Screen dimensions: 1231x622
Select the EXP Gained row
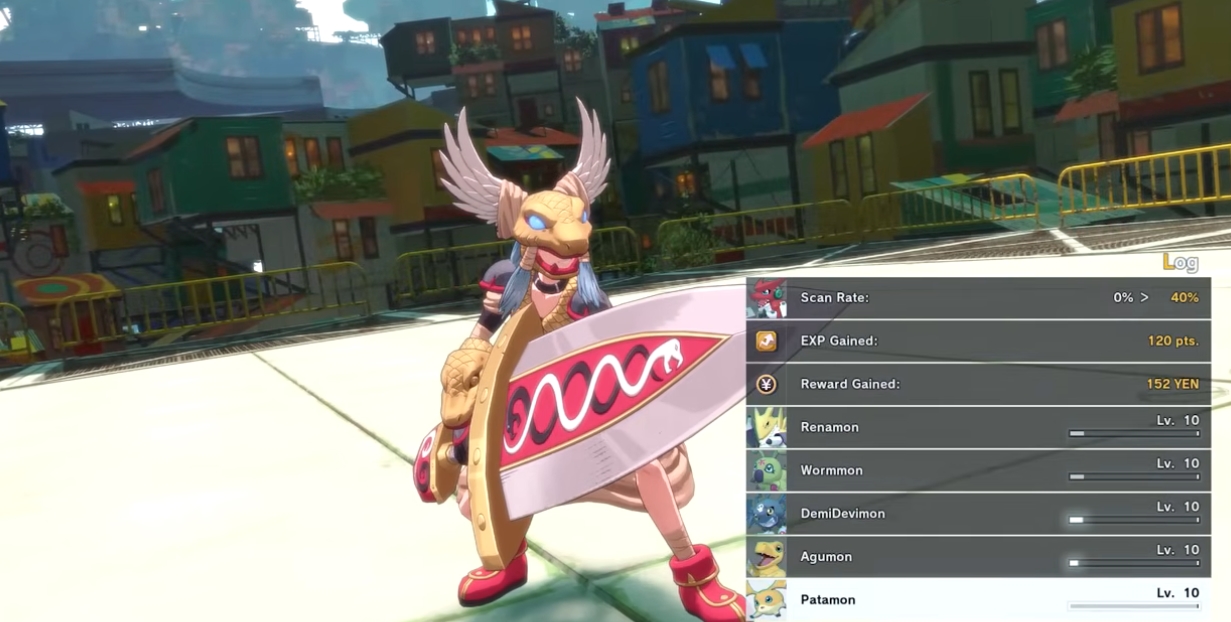click(978, 341)
